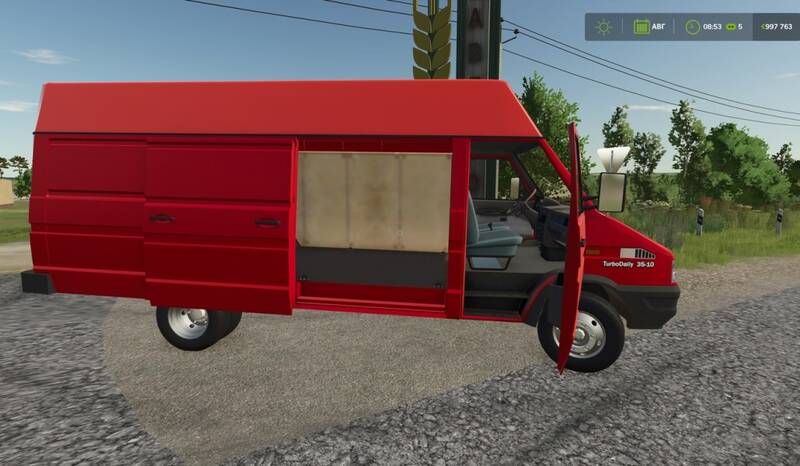This screenshot has height=466, width=800.
Task: Click the sunny weather icon
Action: pyautogui.click(x=603, y=27)
